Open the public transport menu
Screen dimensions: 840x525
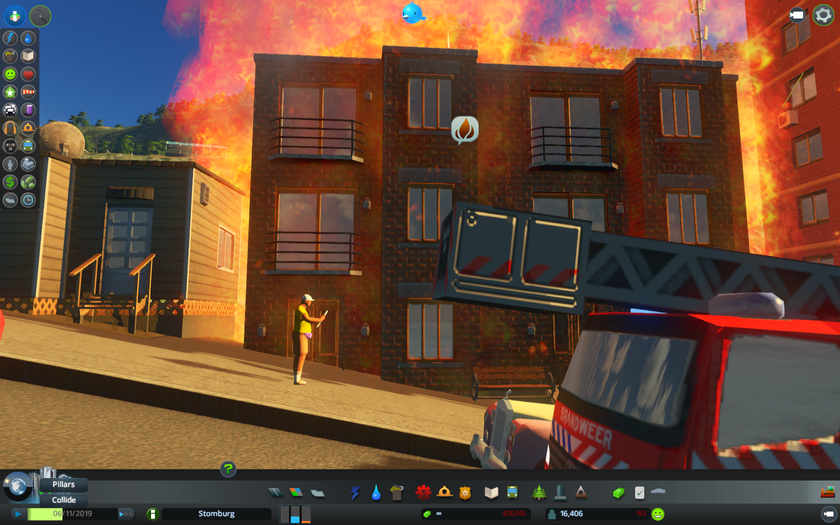pyautogui.click(x=512, y=492)
